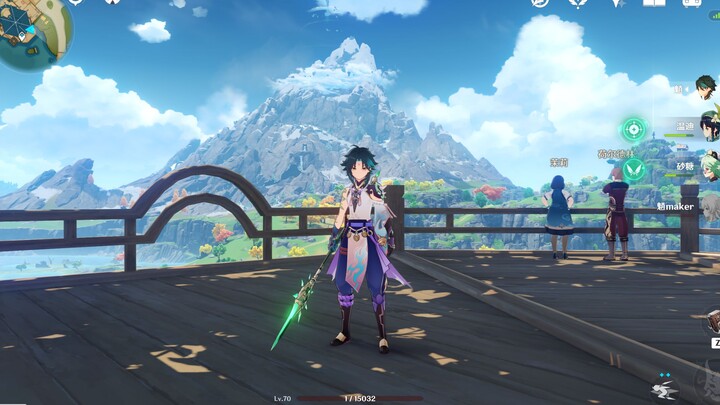The width and height of the screenshot is (720, 405).
Task: Open the Adventurer Handbook book icon
Action: tap(654, 3)
